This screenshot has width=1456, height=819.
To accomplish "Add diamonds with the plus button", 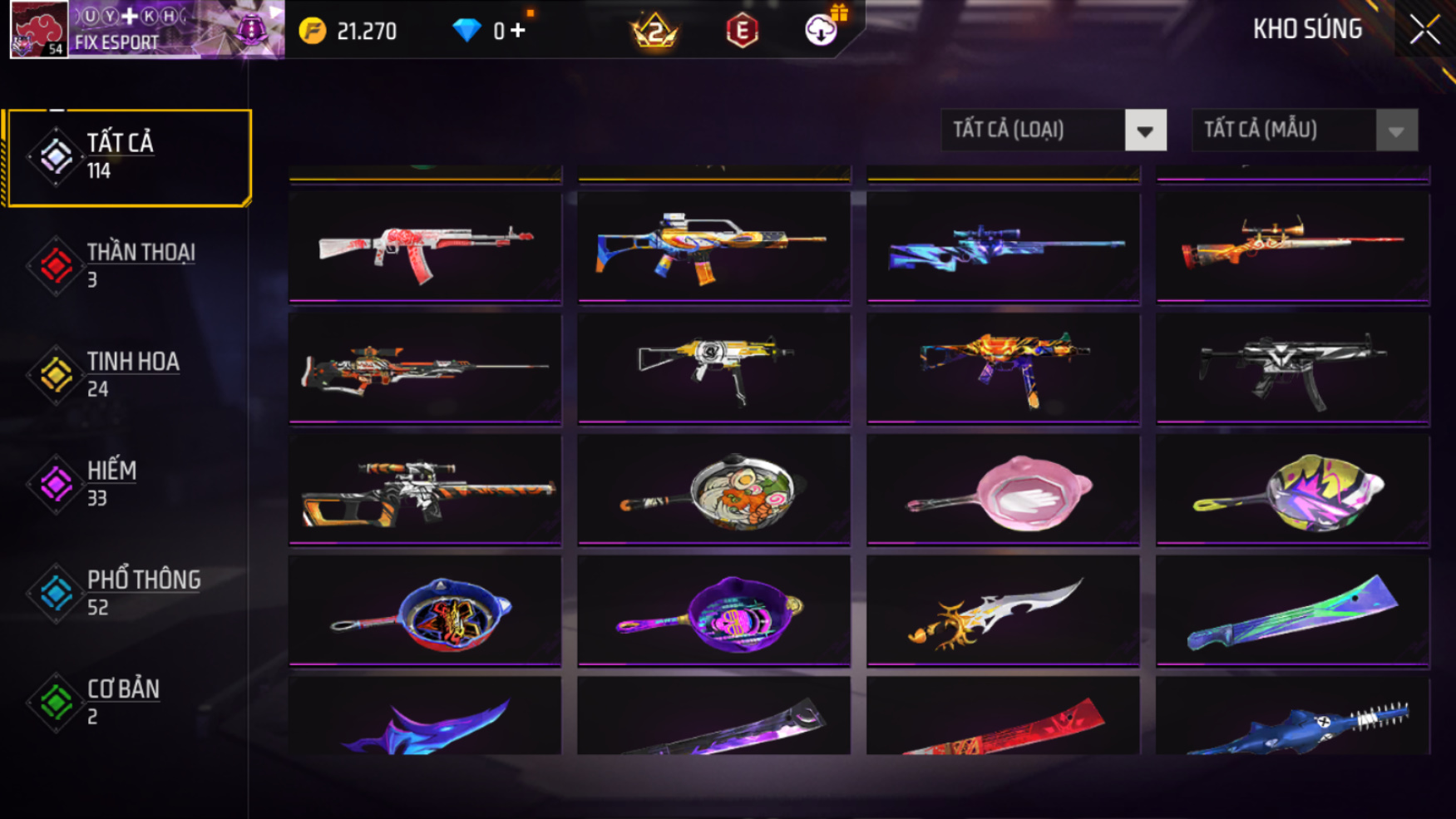I will (519, 31).
